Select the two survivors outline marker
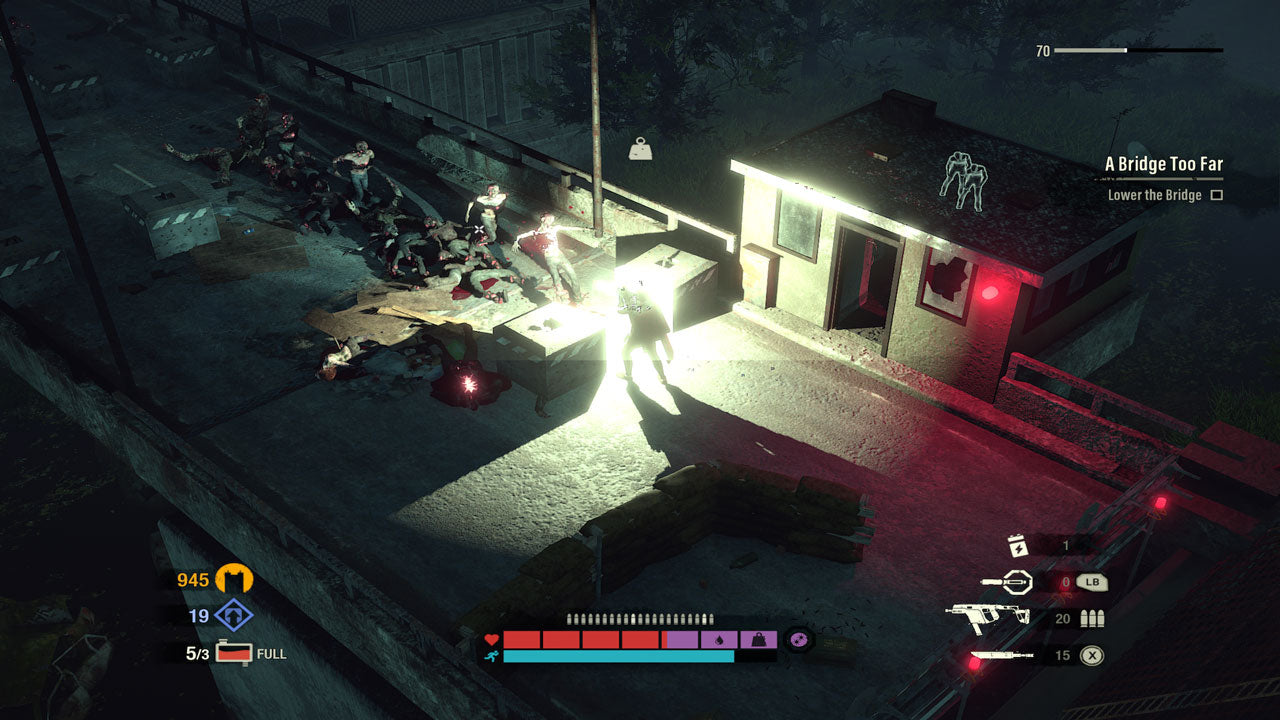The image size is (1280, 720). point(962,180)
